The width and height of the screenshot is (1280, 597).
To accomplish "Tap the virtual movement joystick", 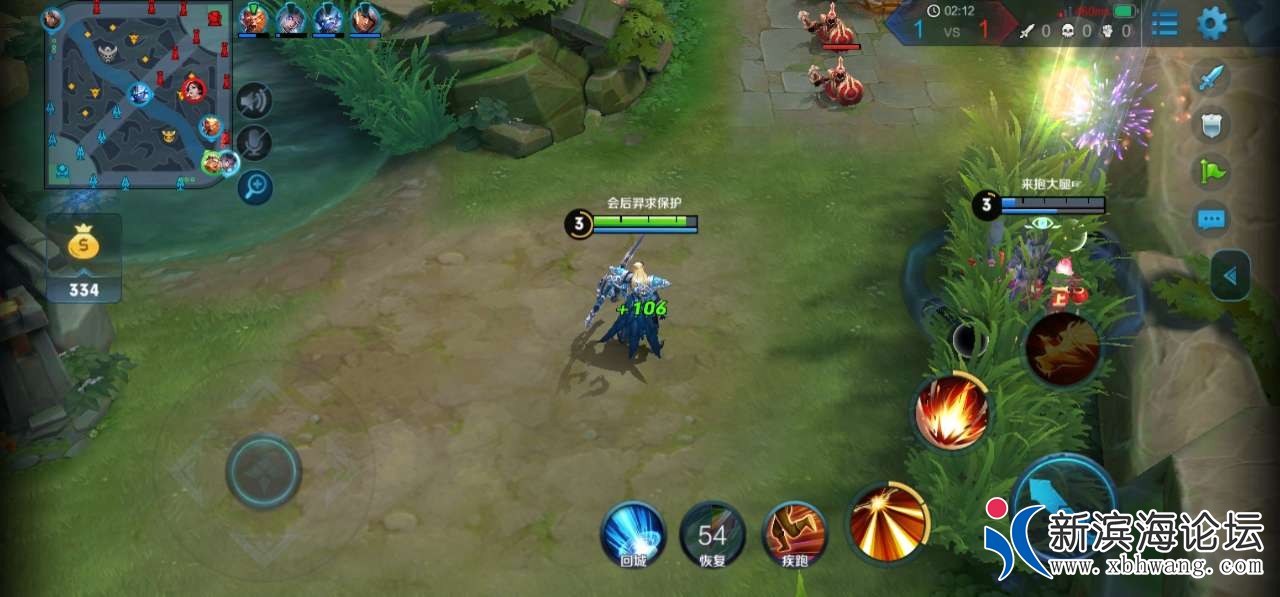I will 263,471.
